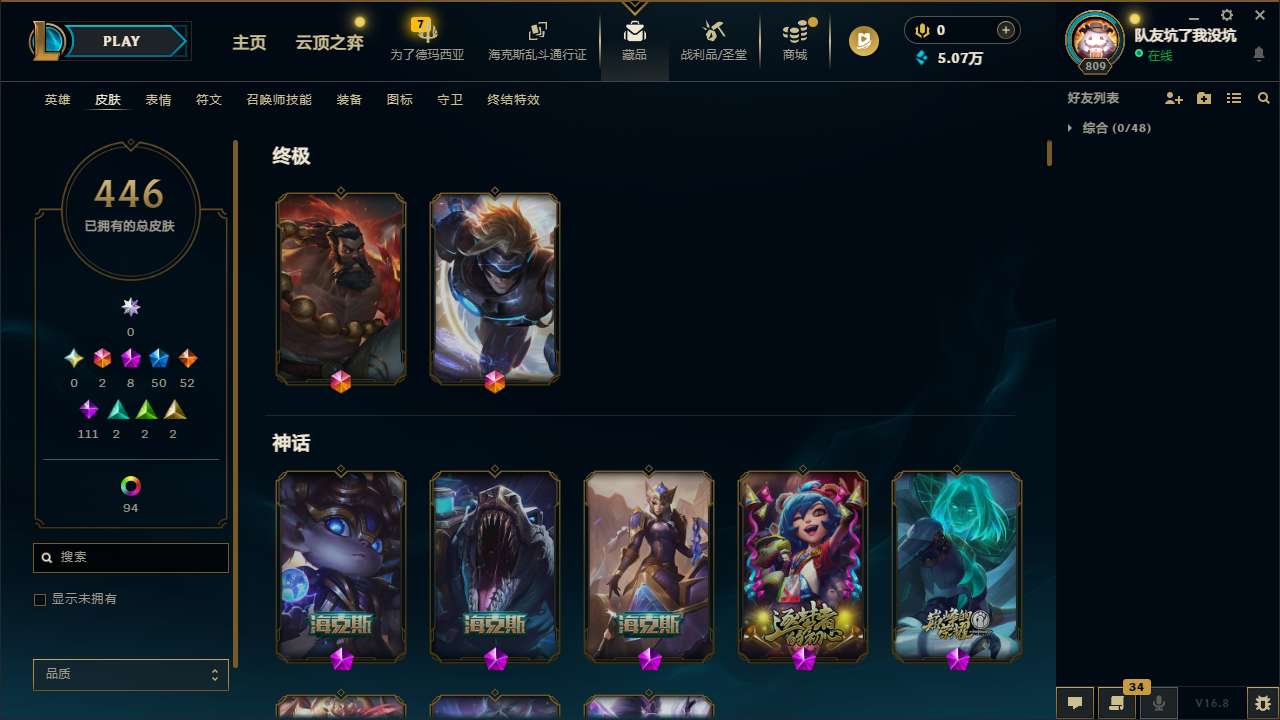Open the 战利品/圣堂 loot icon

(713, 35)
